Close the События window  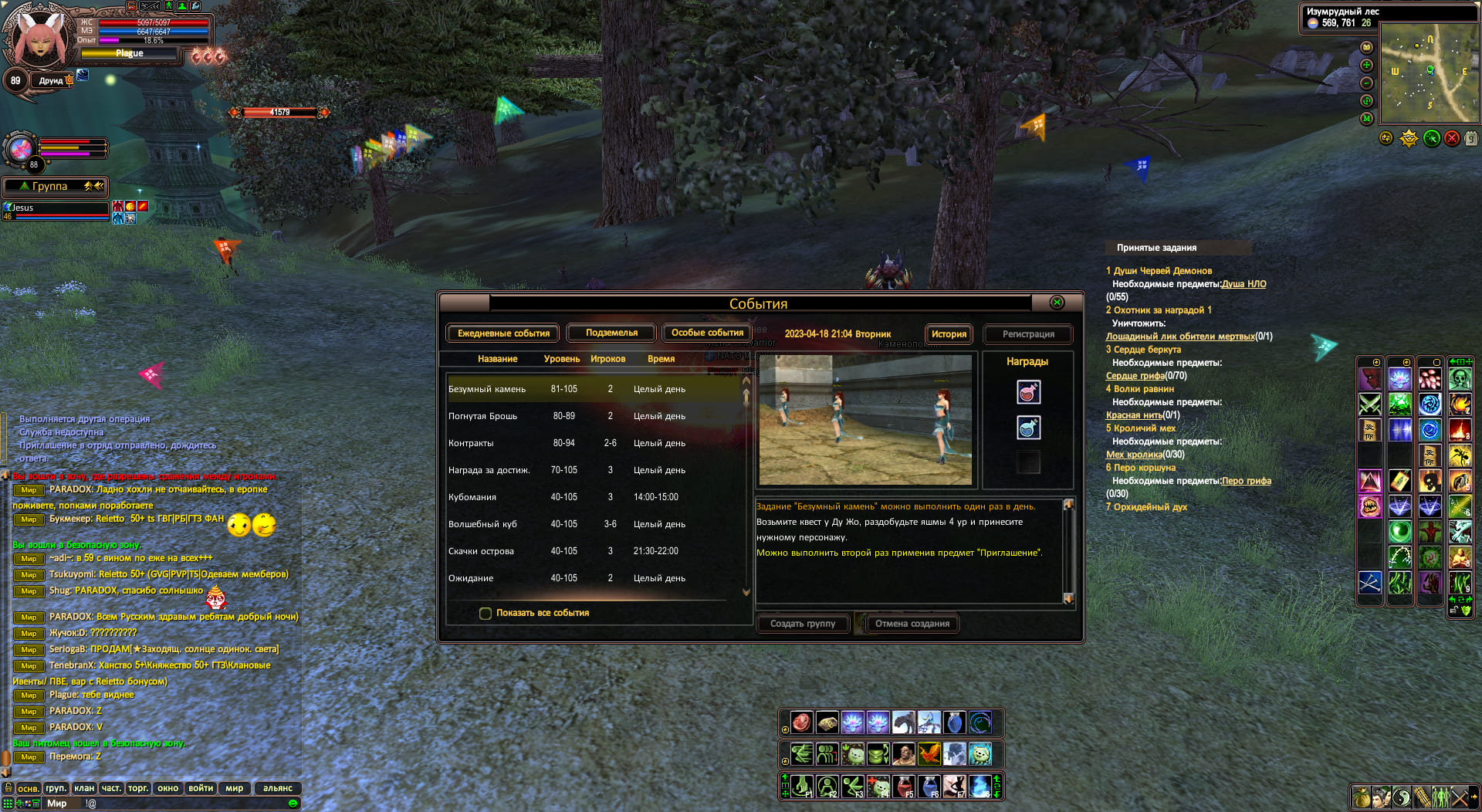pyautogui.click(x=1057, y=303)
